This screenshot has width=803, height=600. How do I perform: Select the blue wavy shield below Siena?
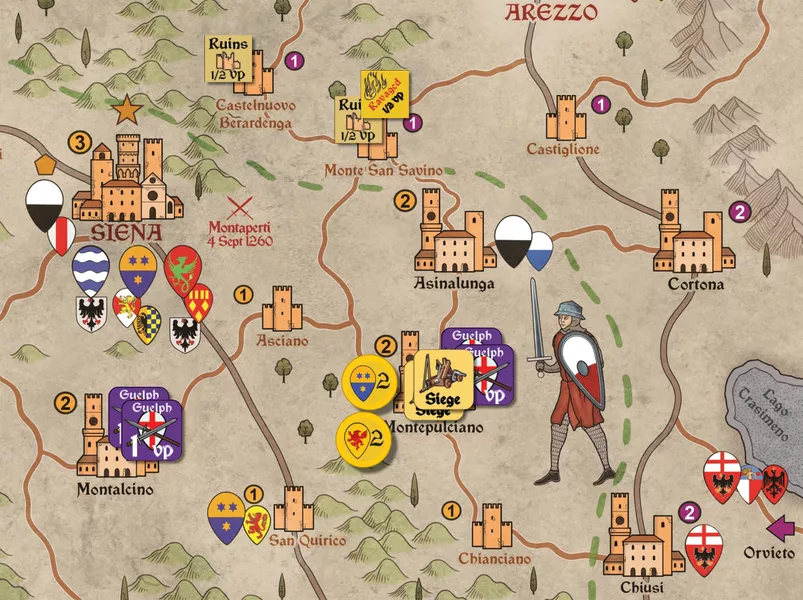(x=91, y=270)
